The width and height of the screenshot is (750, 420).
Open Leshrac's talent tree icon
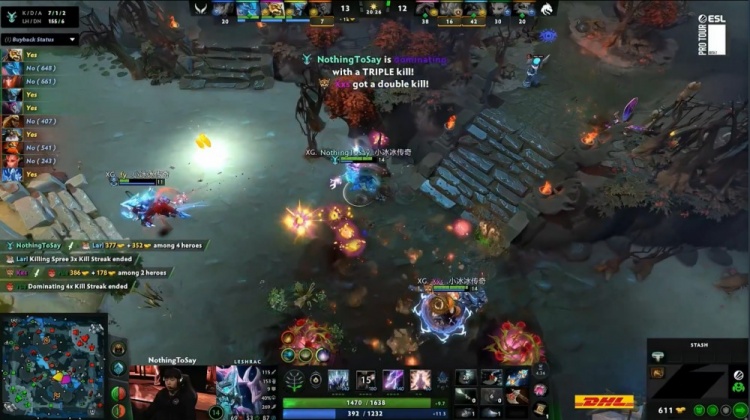[x=295, y=380]
